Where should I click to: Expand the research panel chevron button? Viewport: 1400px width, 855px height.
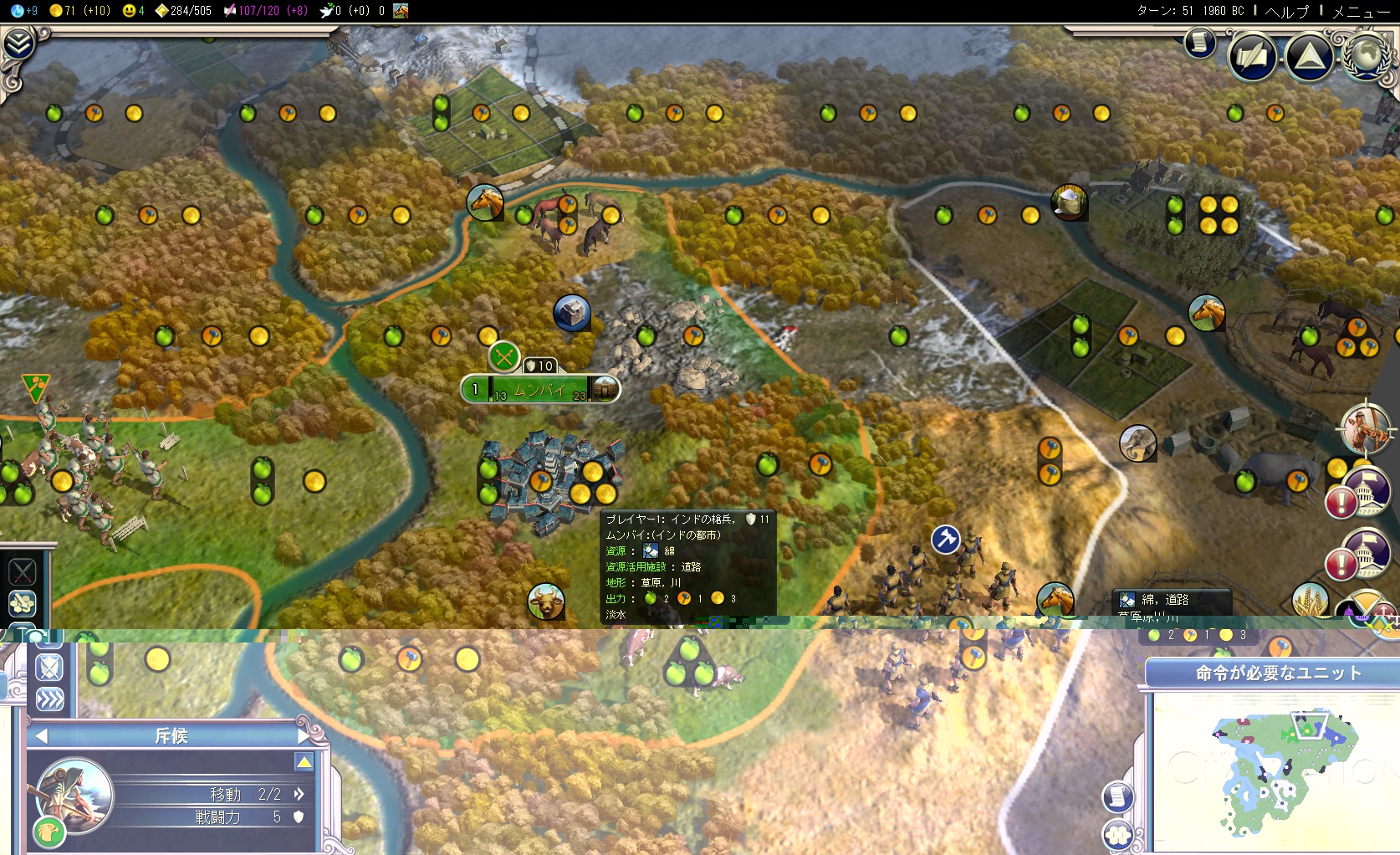(18, 43)
